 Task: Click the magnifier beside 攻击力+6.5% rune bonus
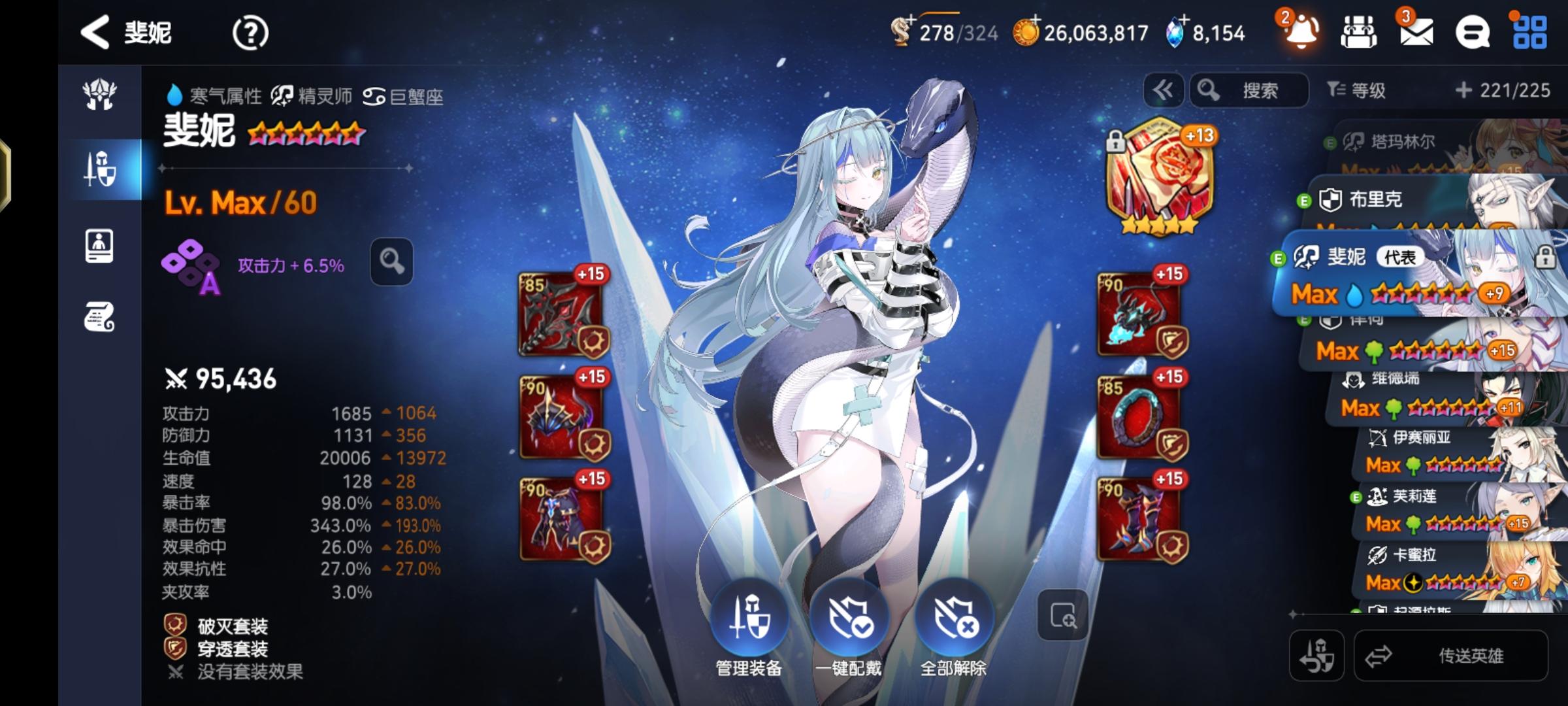coord(390,261)
